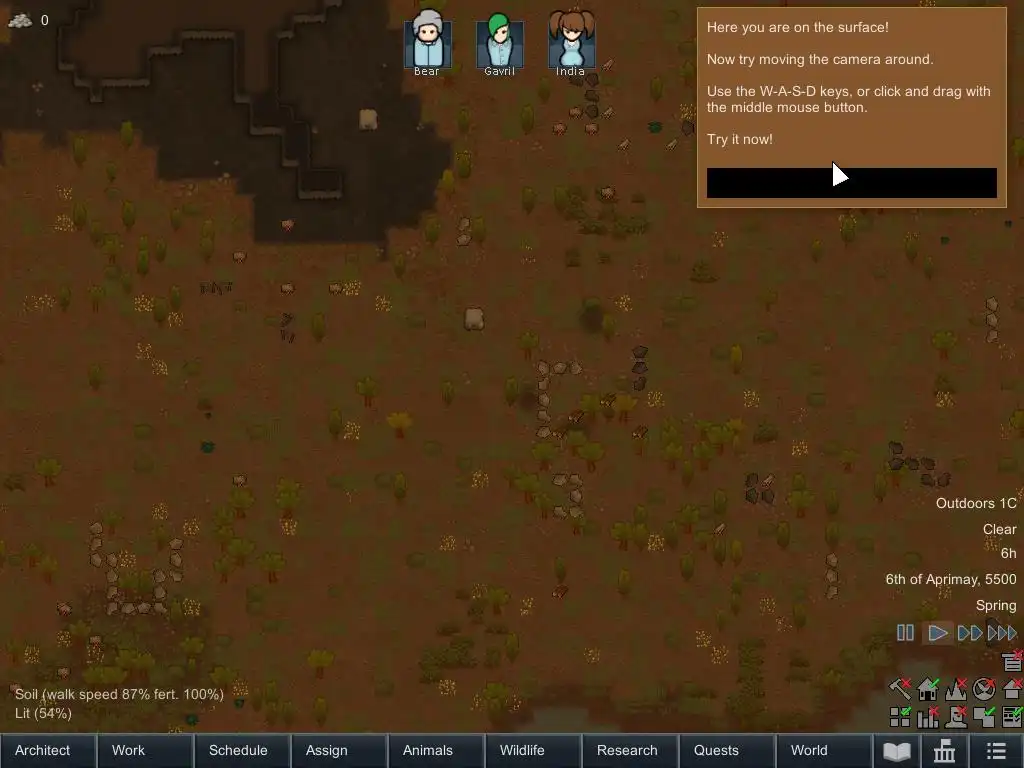The image size is (1024, 768).
Task: Pause the game
Action: [x=905, y=633]
